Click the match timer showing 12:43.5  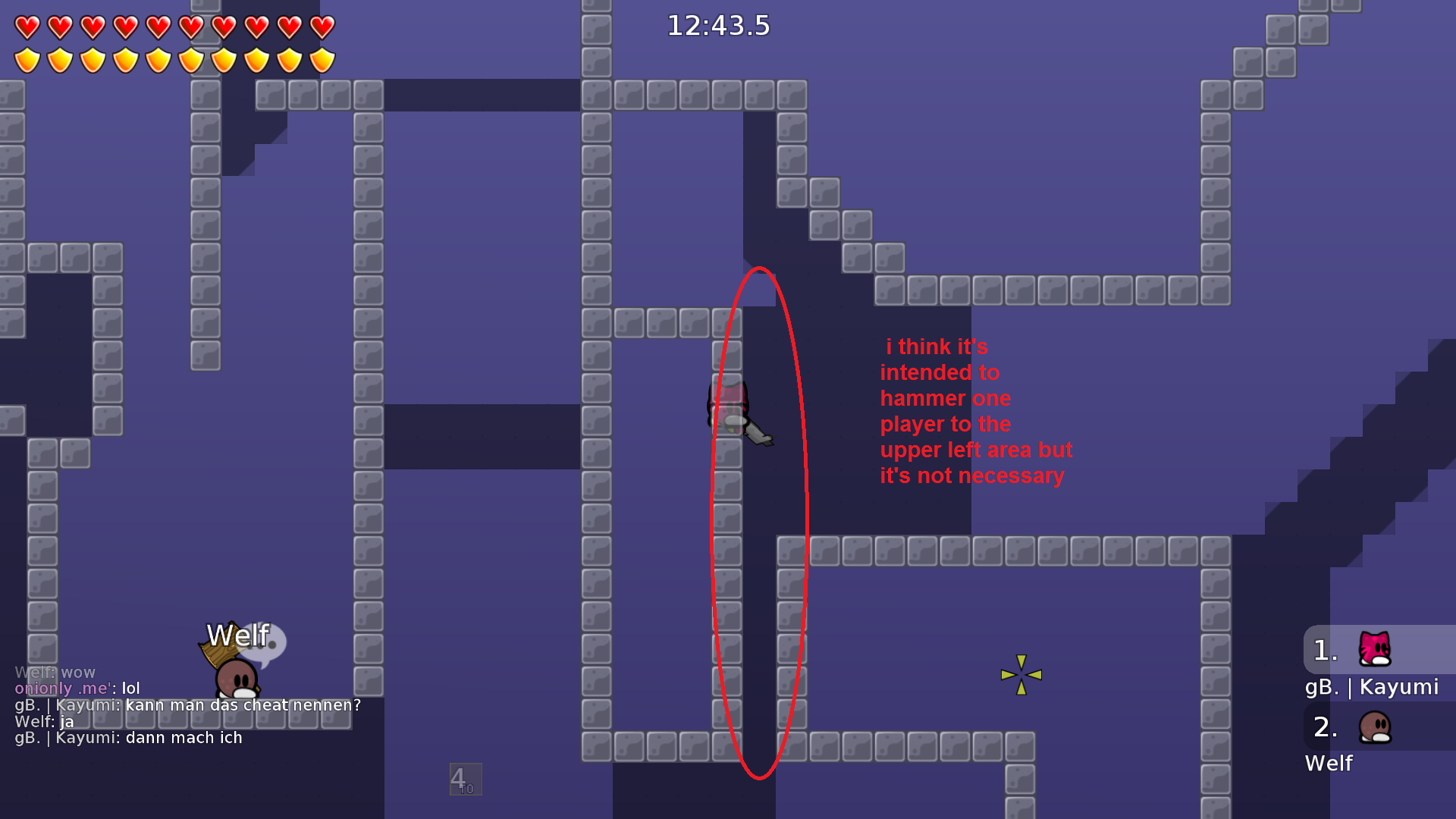pos(717,26)
